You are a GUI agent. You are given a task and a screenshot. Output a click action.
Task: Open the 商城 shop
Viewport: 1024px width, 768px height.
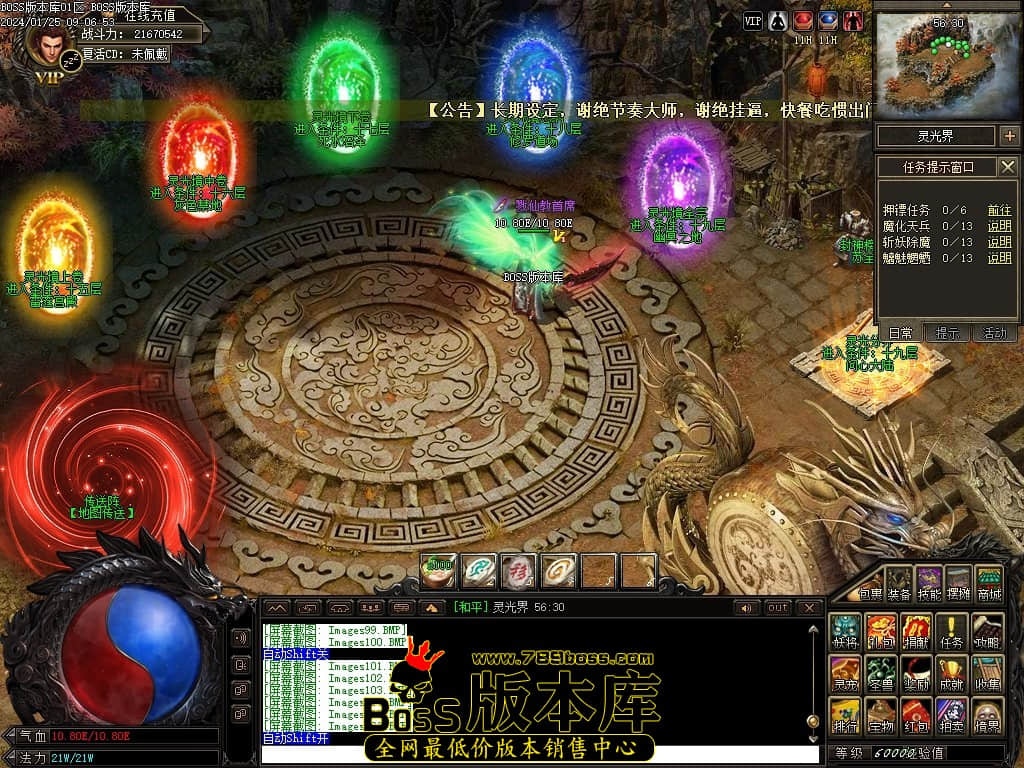point(988,583)
